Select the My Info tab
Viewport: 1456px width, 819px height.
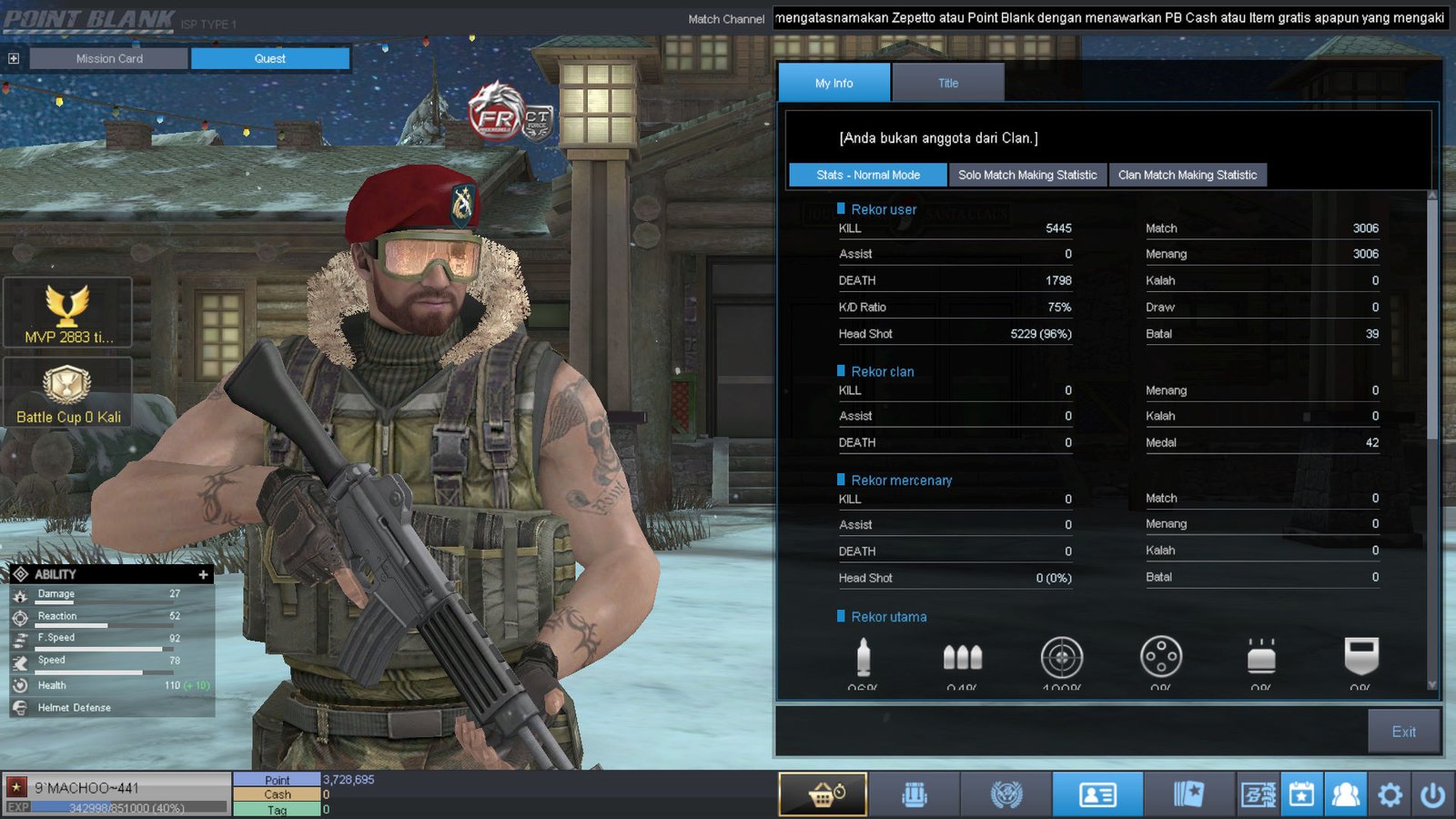tap(834, 83)
